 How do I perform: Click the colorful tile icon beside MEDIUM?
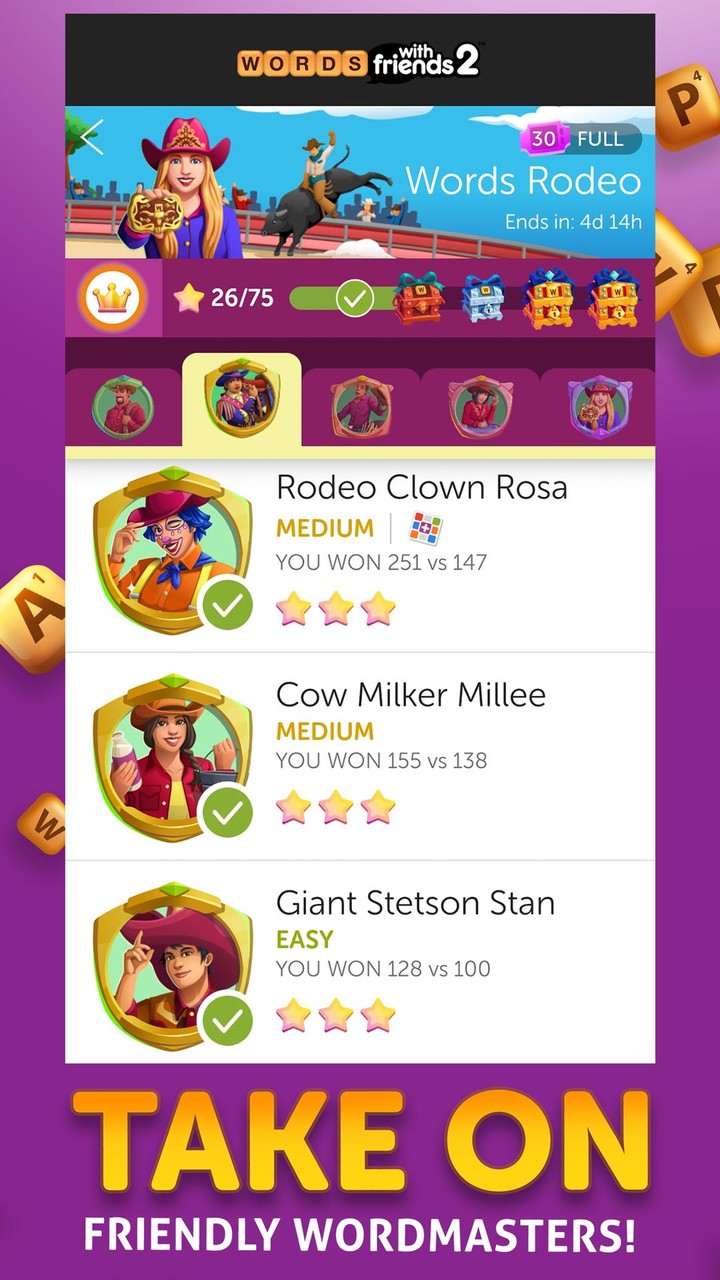click(x=425, y=528)
